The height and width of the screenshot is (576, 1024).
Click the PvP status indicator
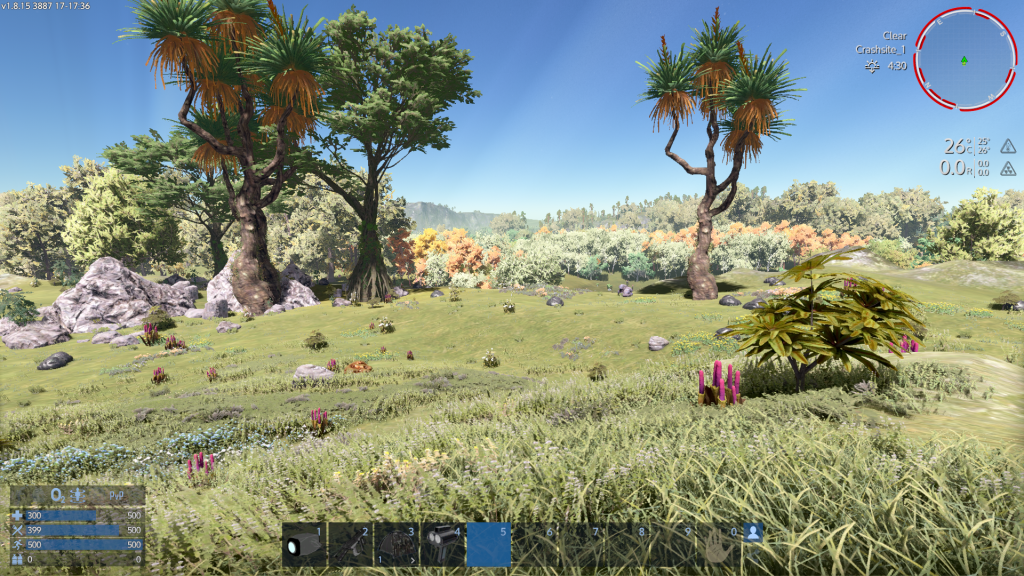(116, 496)
